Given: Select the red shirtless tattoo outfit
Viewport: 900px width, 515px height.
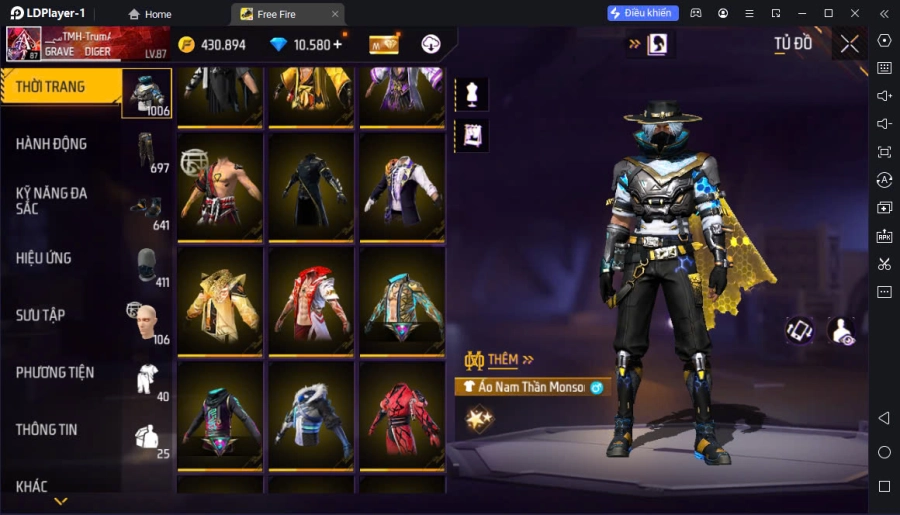Looking at the screenshot, I should click(221, 186).
